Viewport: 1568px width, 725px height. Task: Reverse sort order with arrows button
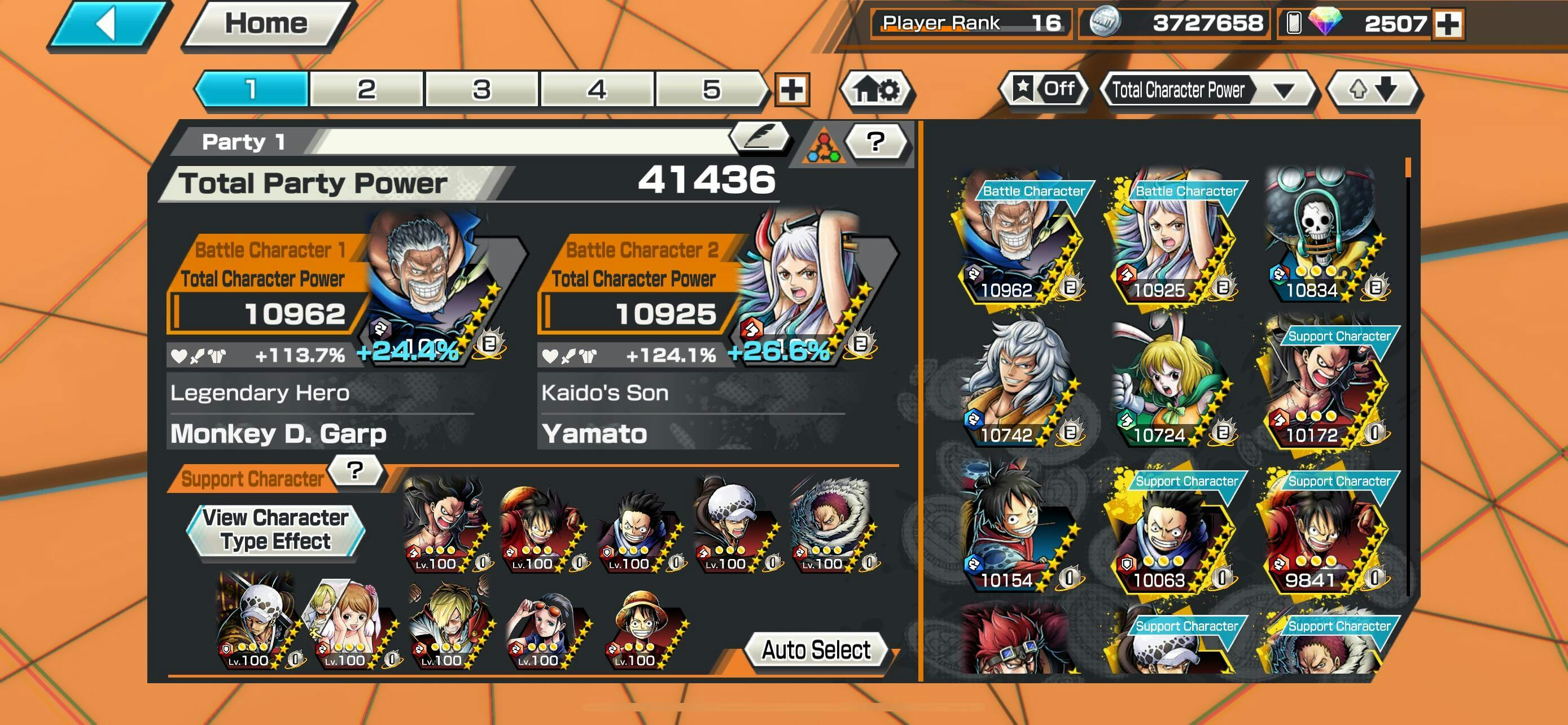1373,90
